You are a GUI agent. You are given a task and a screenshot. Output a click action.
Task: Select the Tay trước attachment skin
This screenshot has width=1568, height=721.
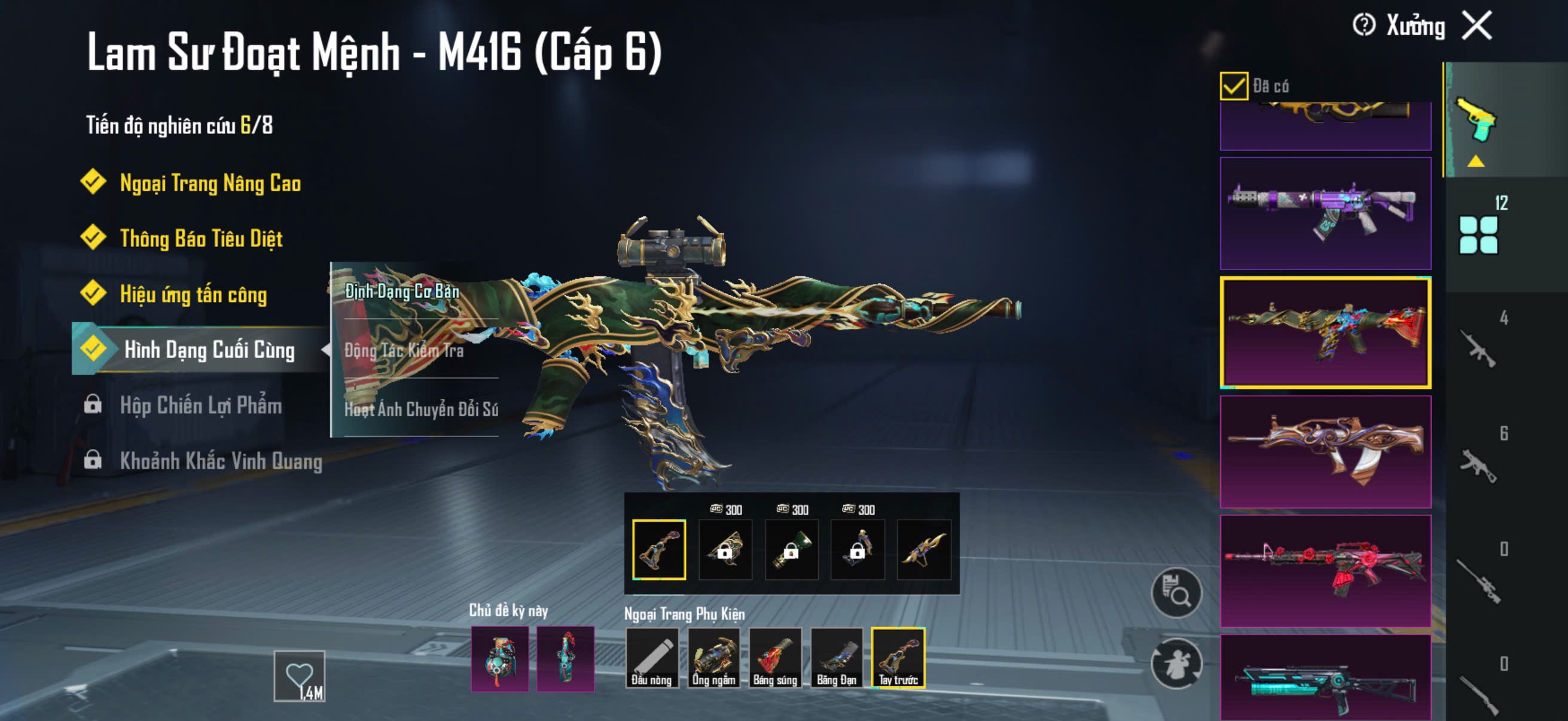(898, 657)
